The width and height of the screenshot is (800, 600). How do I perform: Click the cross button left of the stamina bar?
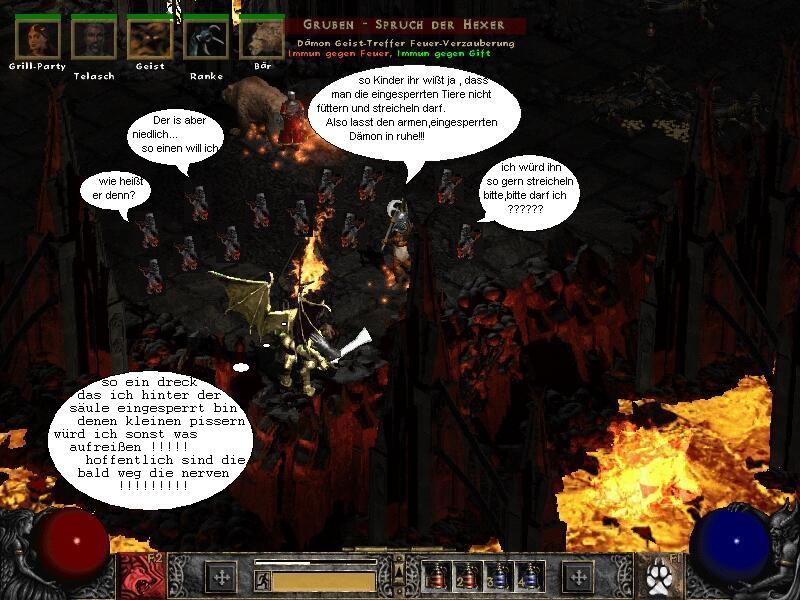click(x=220, y=577)
